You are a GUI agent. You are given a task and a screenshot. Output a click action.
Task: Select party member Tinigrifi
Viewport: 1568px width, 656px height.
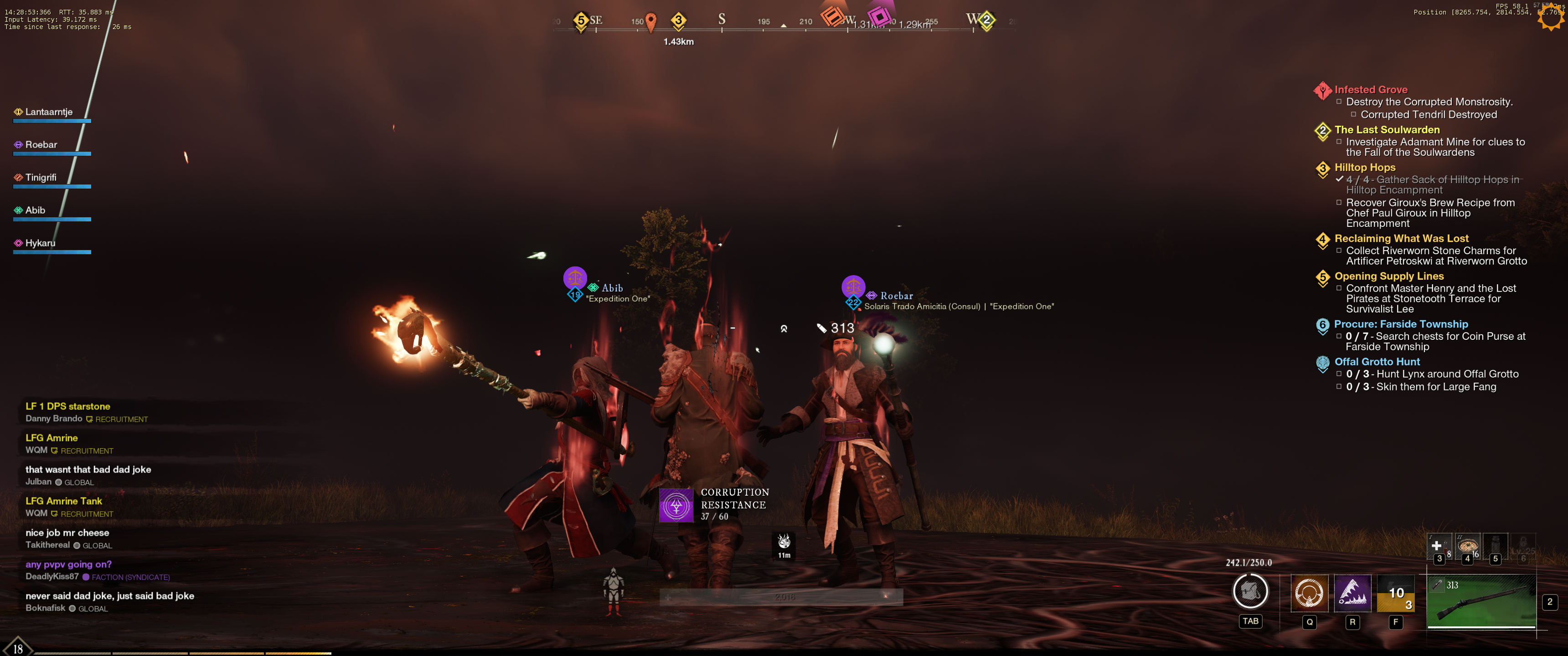[41, 178]
